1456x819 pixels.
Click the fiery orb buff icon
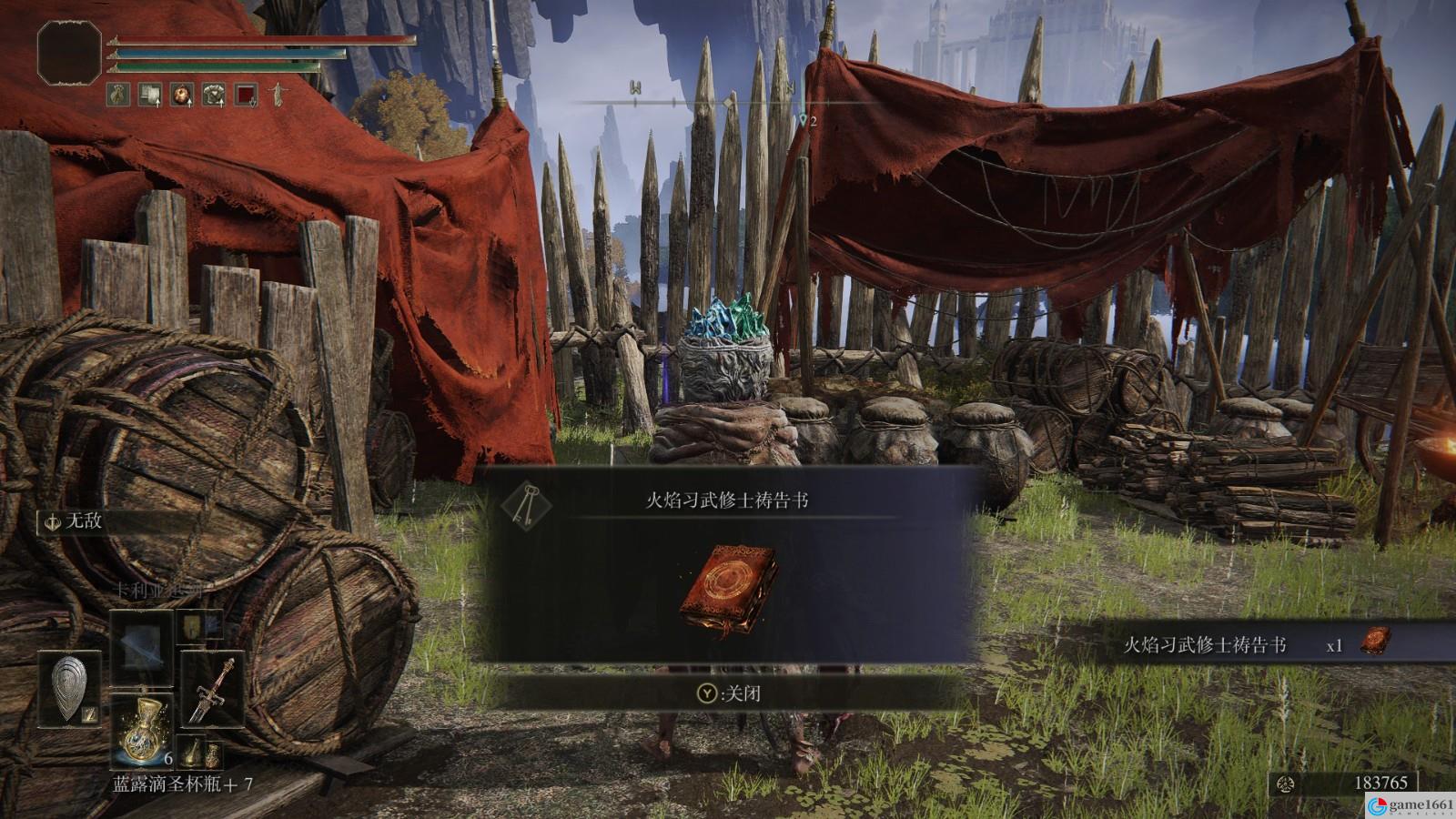point(183,93)
